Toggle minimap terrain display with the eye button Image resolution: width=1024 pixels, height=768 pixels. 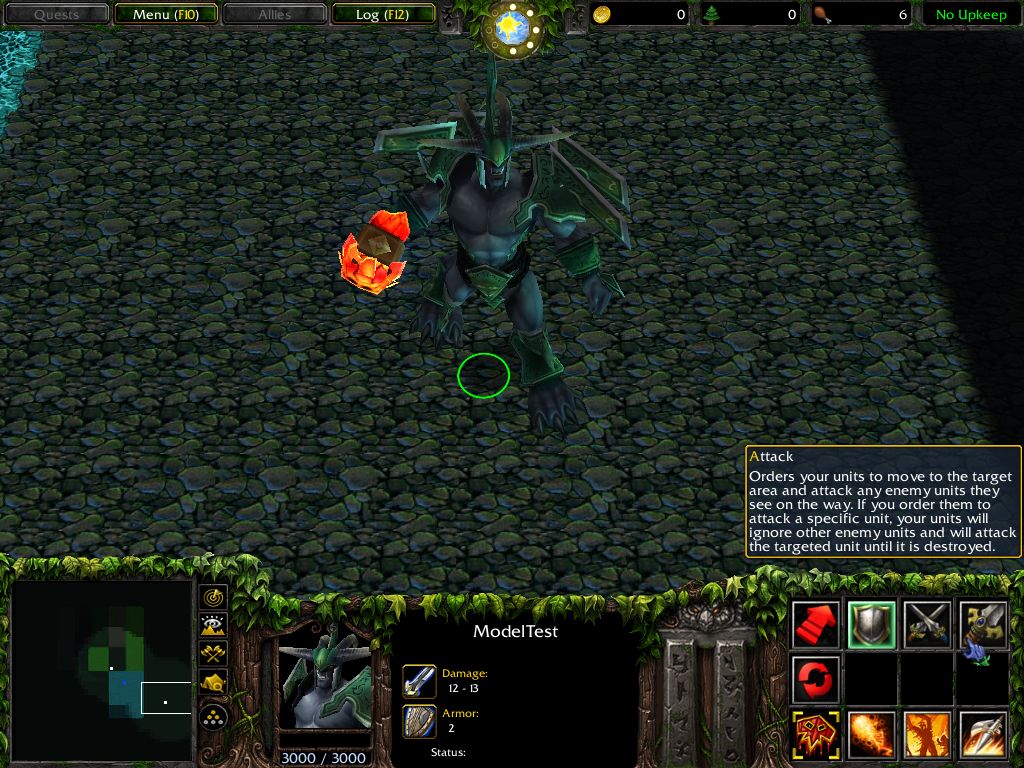pos(213,626)
